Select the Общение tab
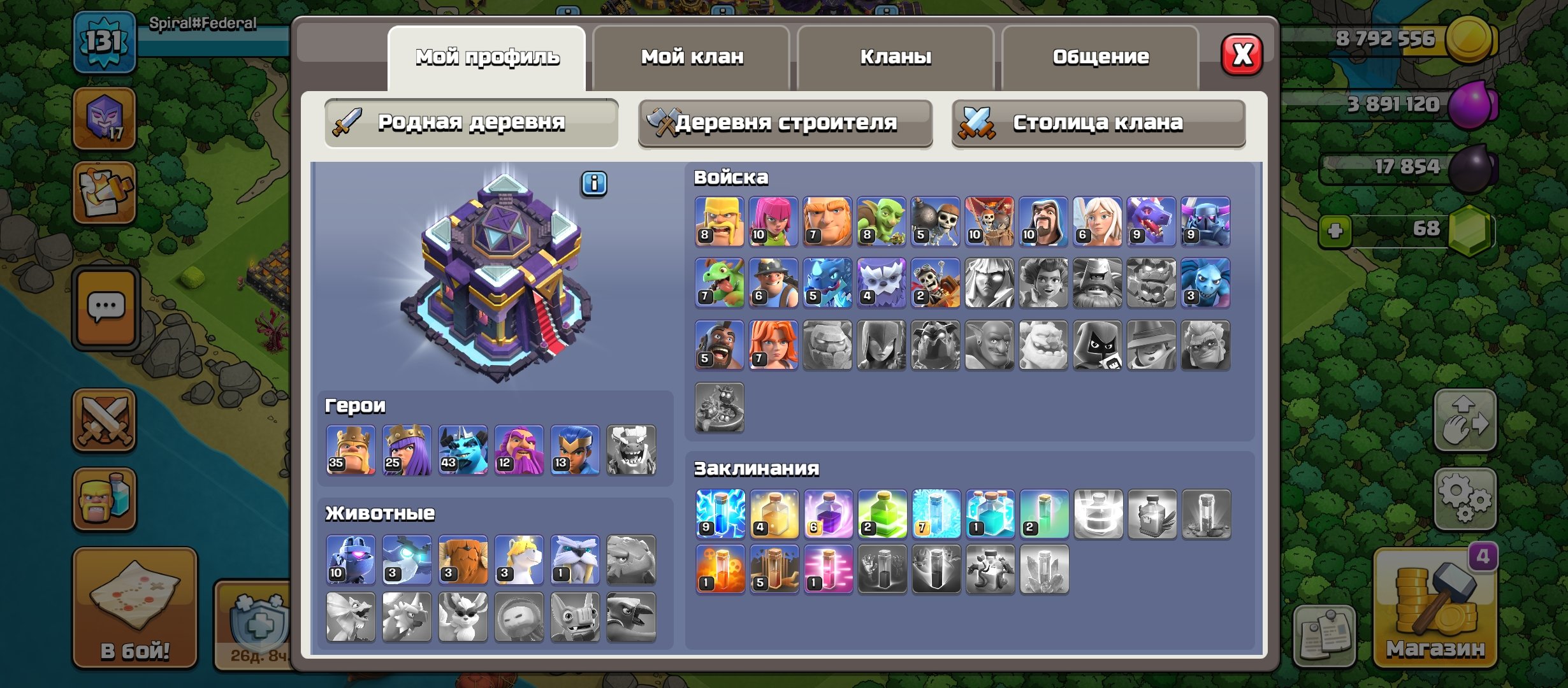Screen dimensions: 1568x688 pos(1100,57)
